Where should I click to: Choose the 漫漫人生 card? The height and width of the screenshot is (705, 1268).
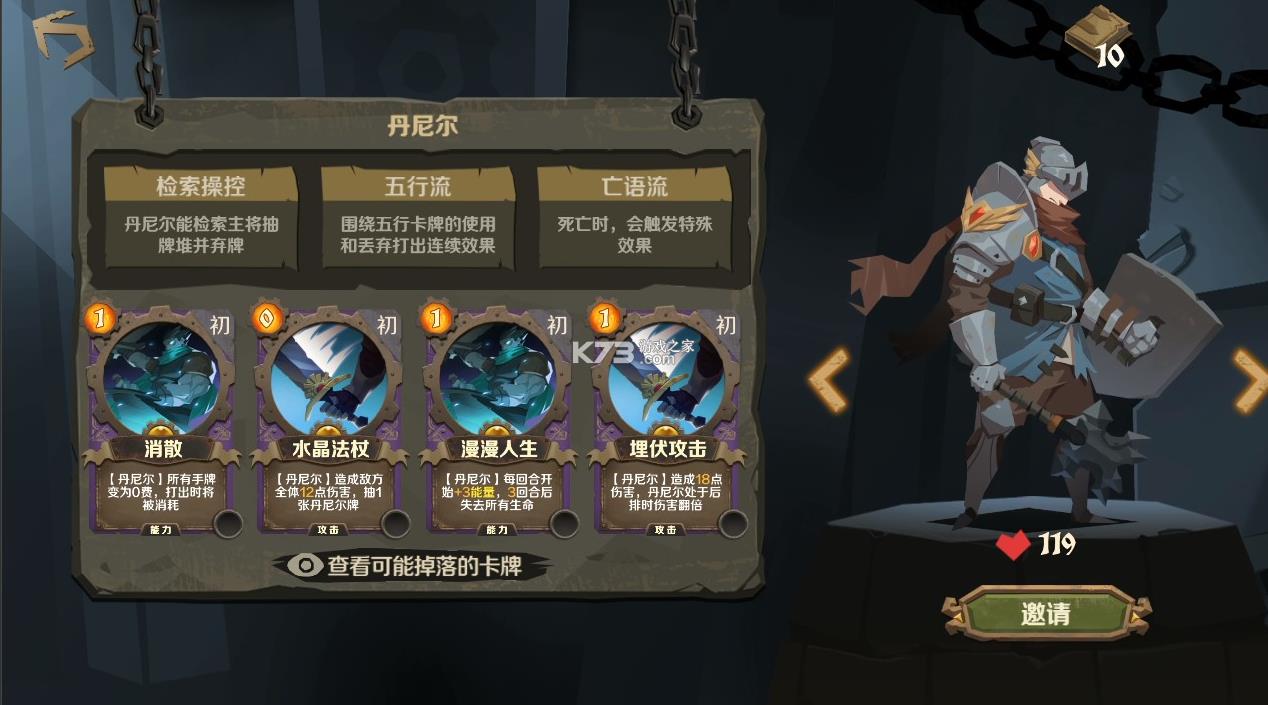pos(500,420)
